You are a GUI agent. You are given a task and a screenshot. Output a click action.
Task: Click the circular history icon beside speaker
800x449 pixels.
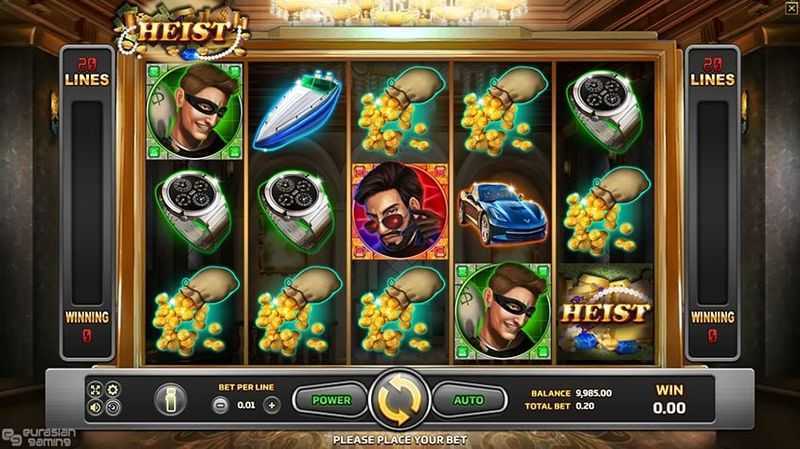pos(112,407)
